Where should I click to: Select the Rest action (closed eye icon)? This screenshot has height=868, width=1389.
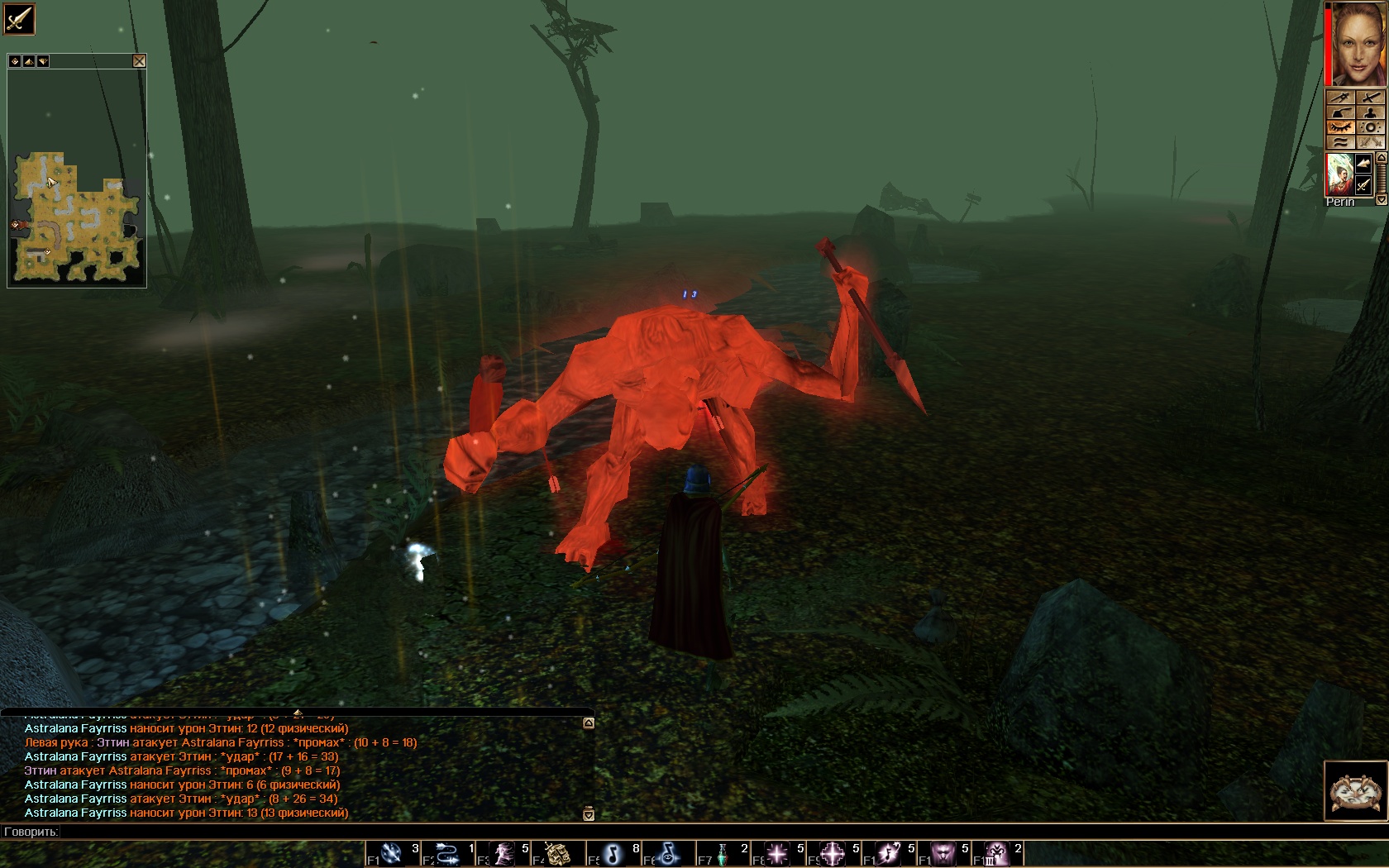(1343, 127)
